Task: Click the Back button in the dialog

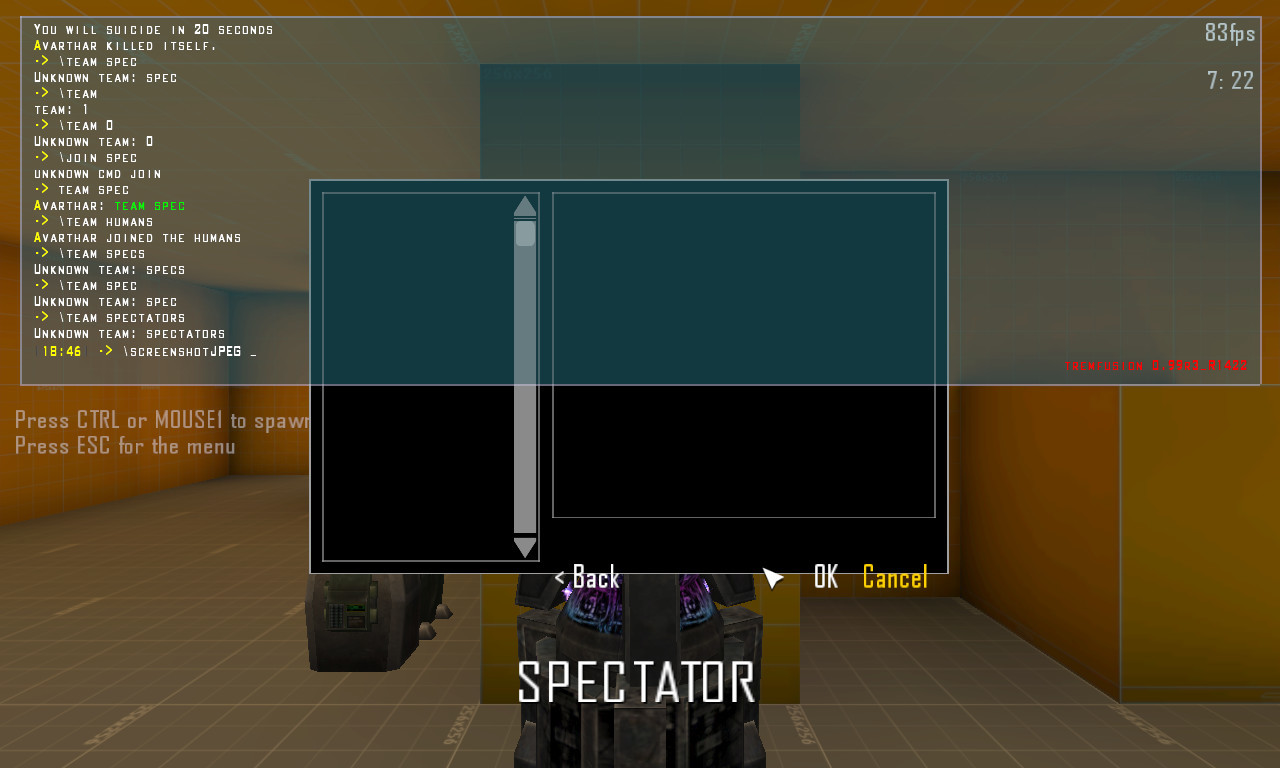Action: pos(588,577)
